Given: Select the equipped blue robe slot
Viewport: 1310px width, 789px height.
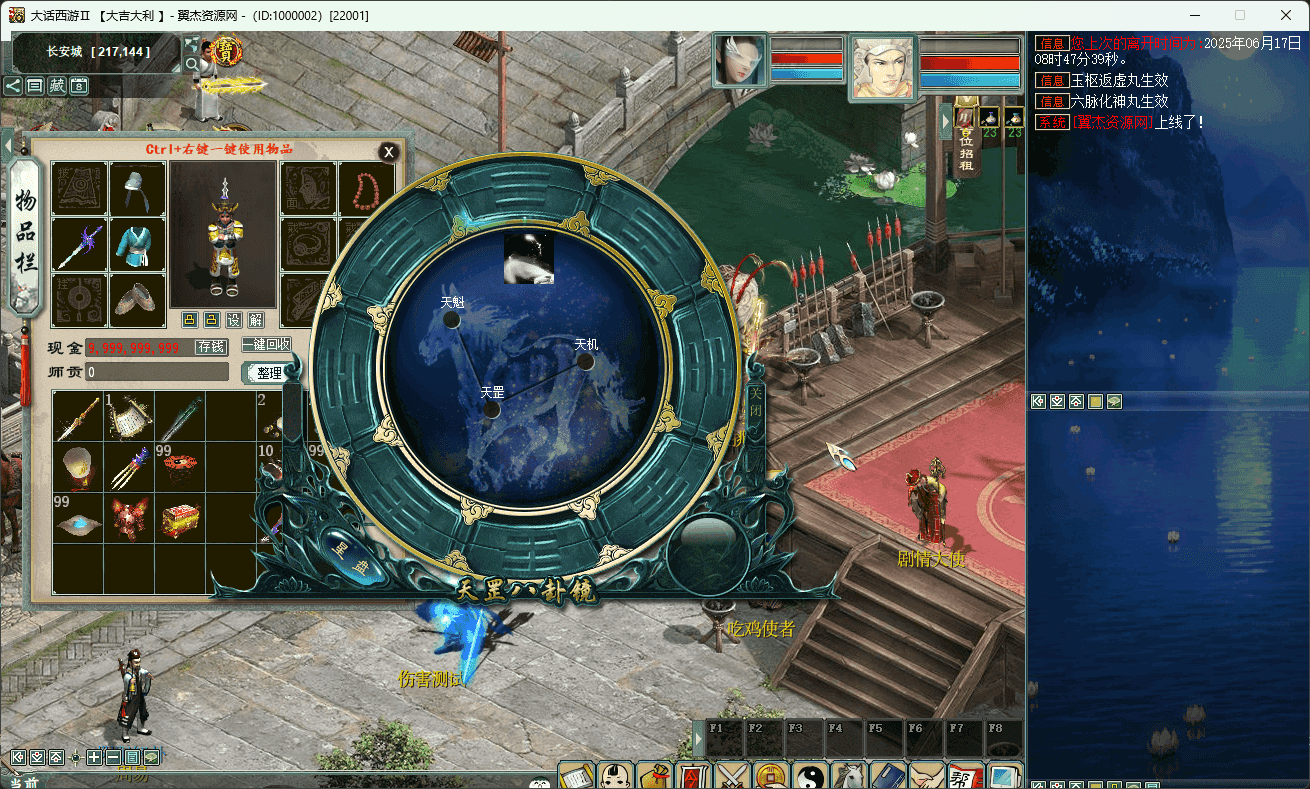Looking at the screenshot, I should pos(137,245).
